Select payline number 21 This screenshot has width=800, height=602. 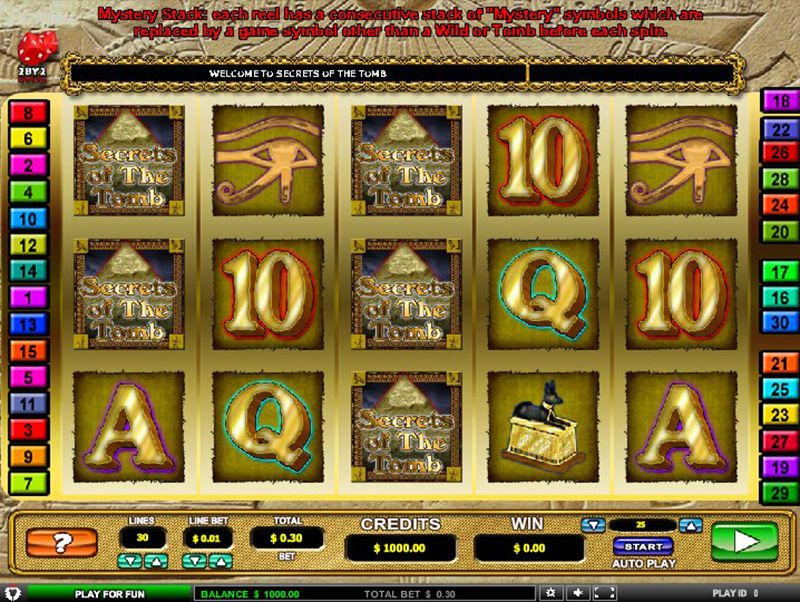(777, 363)
